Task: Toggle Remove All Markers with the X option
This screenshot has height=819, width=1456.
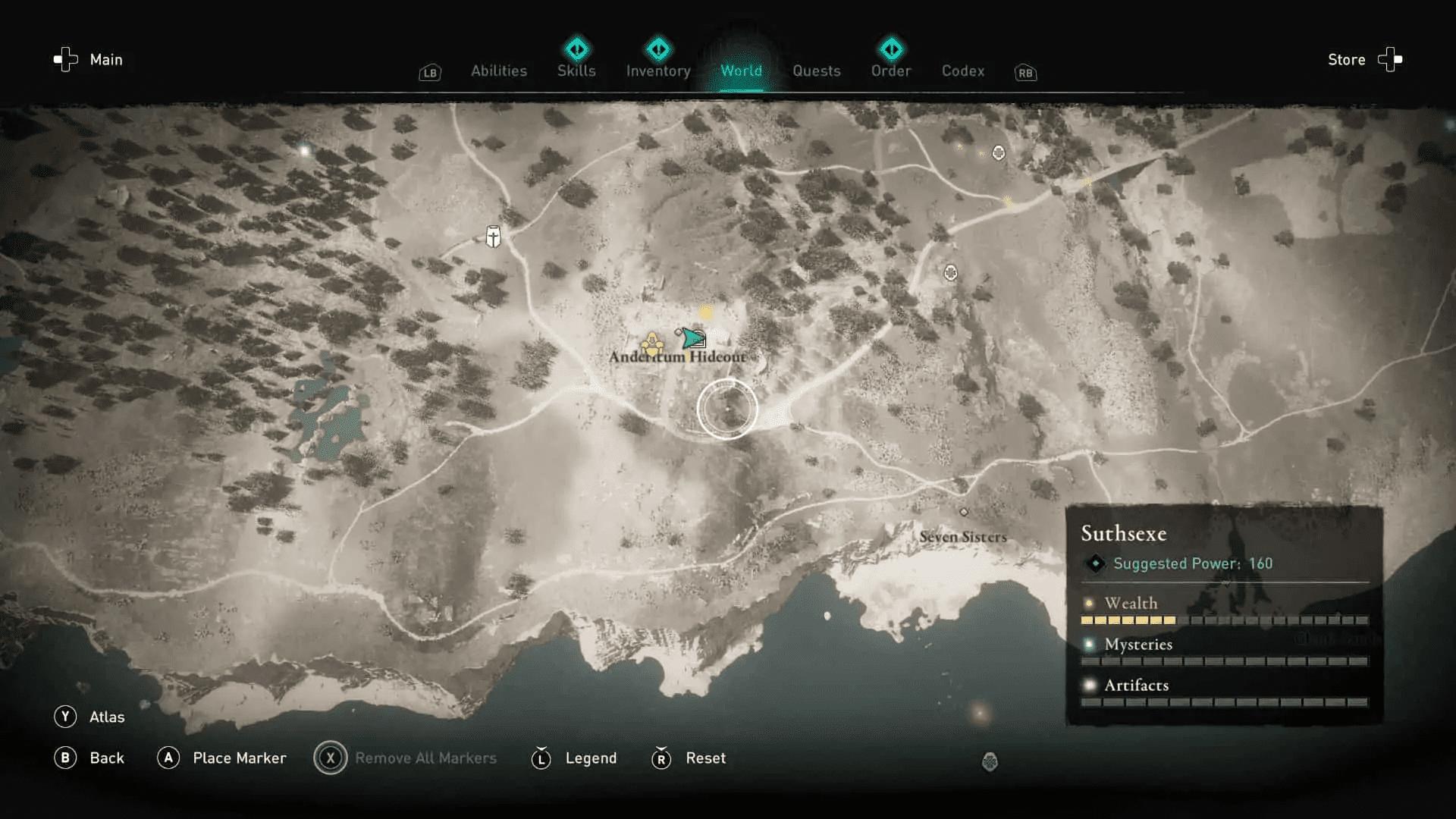Action: tap(331, 758)
